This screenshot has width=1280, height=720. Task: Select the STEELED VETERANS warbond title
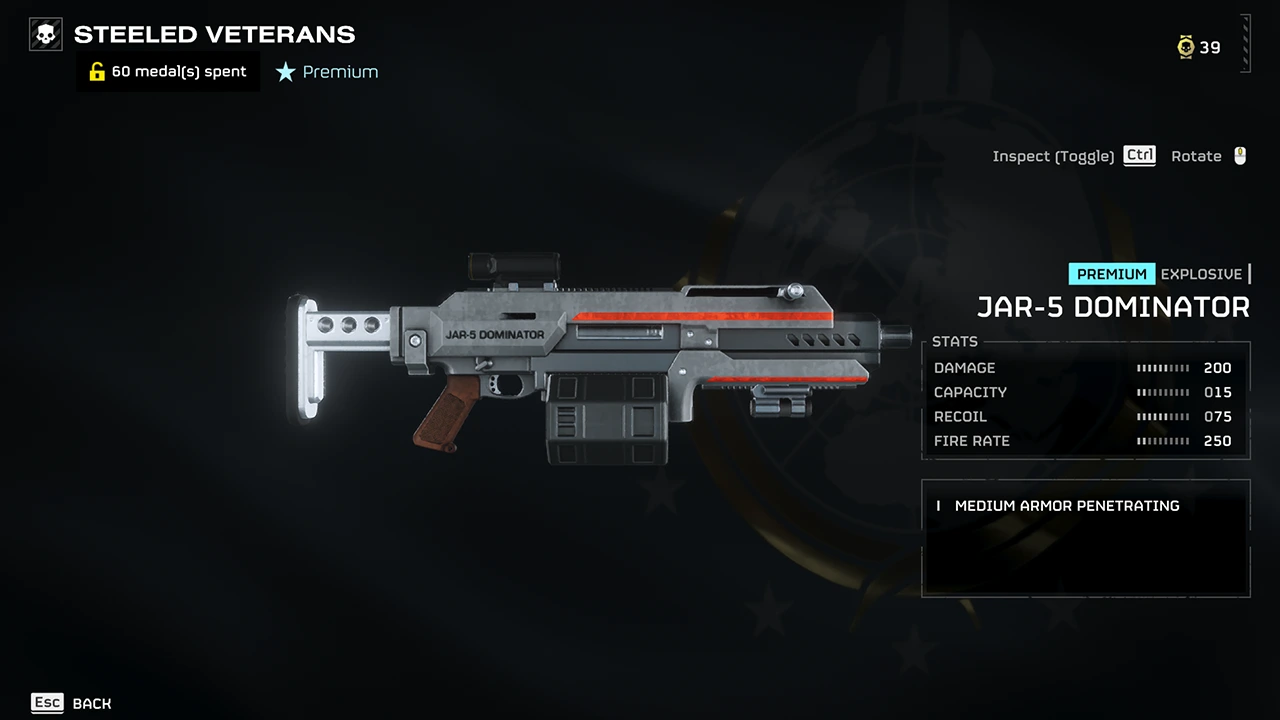[213, 34]
